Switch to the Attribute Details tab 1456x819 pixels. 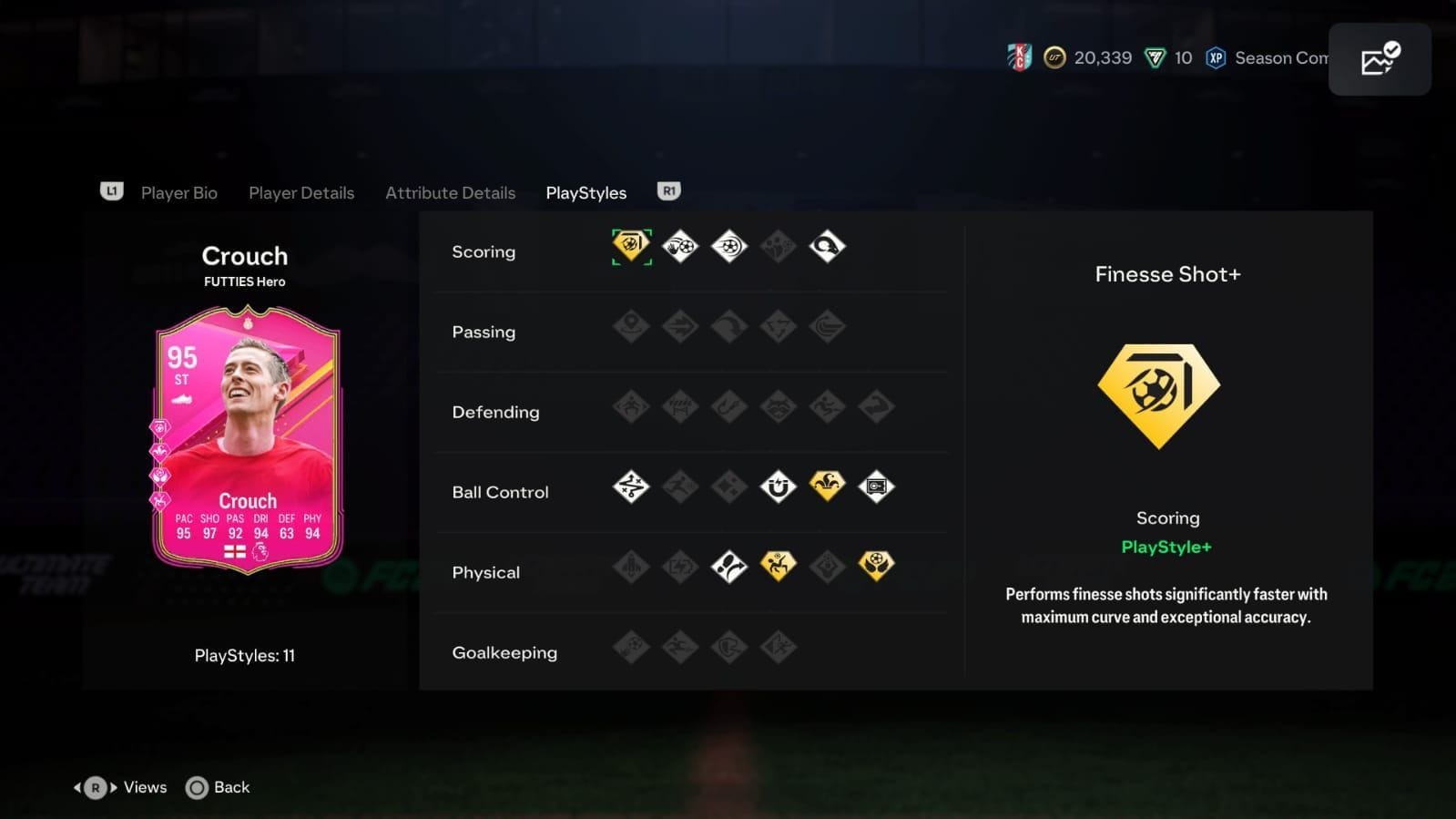click(450, 192)
